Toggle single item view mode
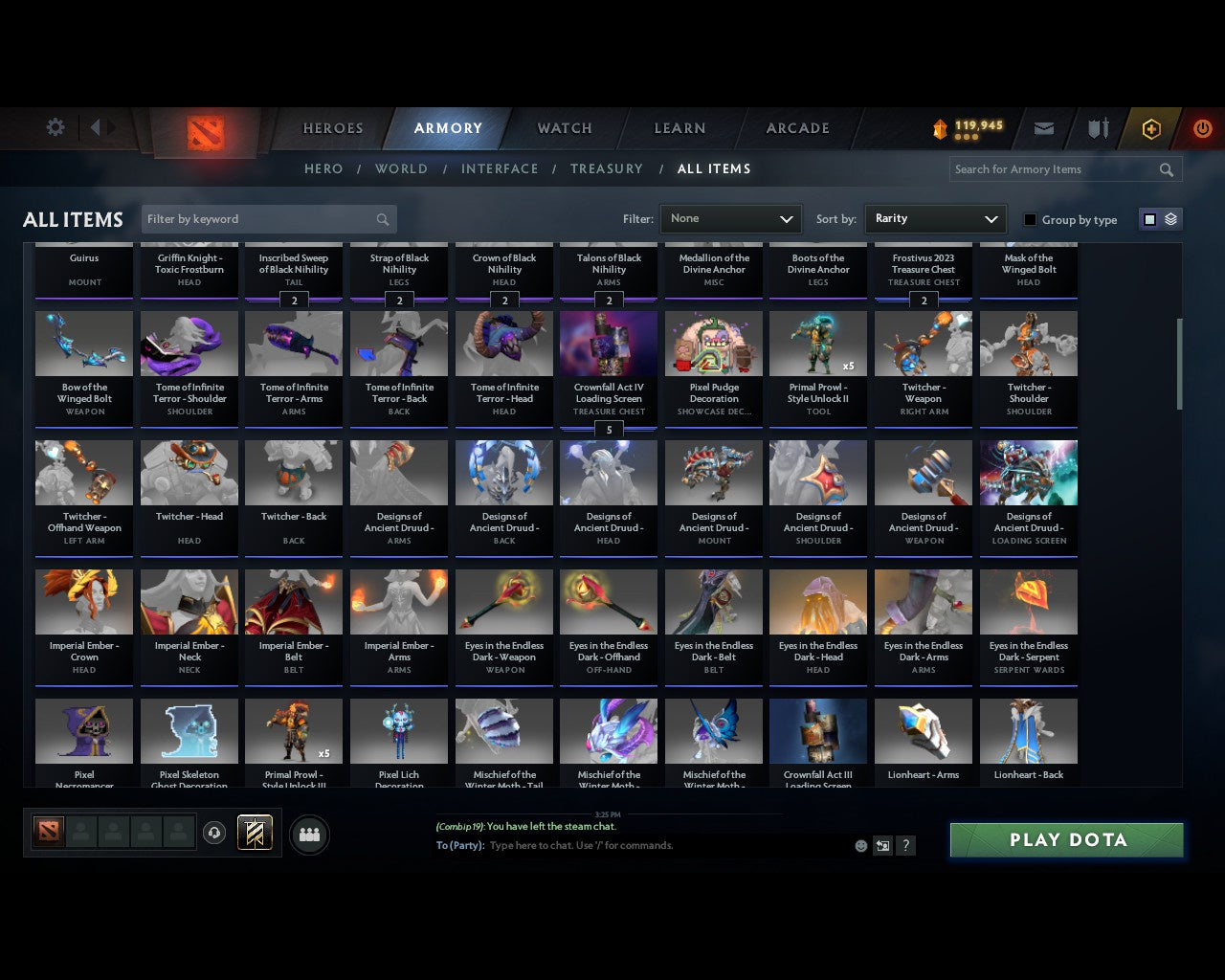This screenshot has height=980, width=1225. 1149,218
